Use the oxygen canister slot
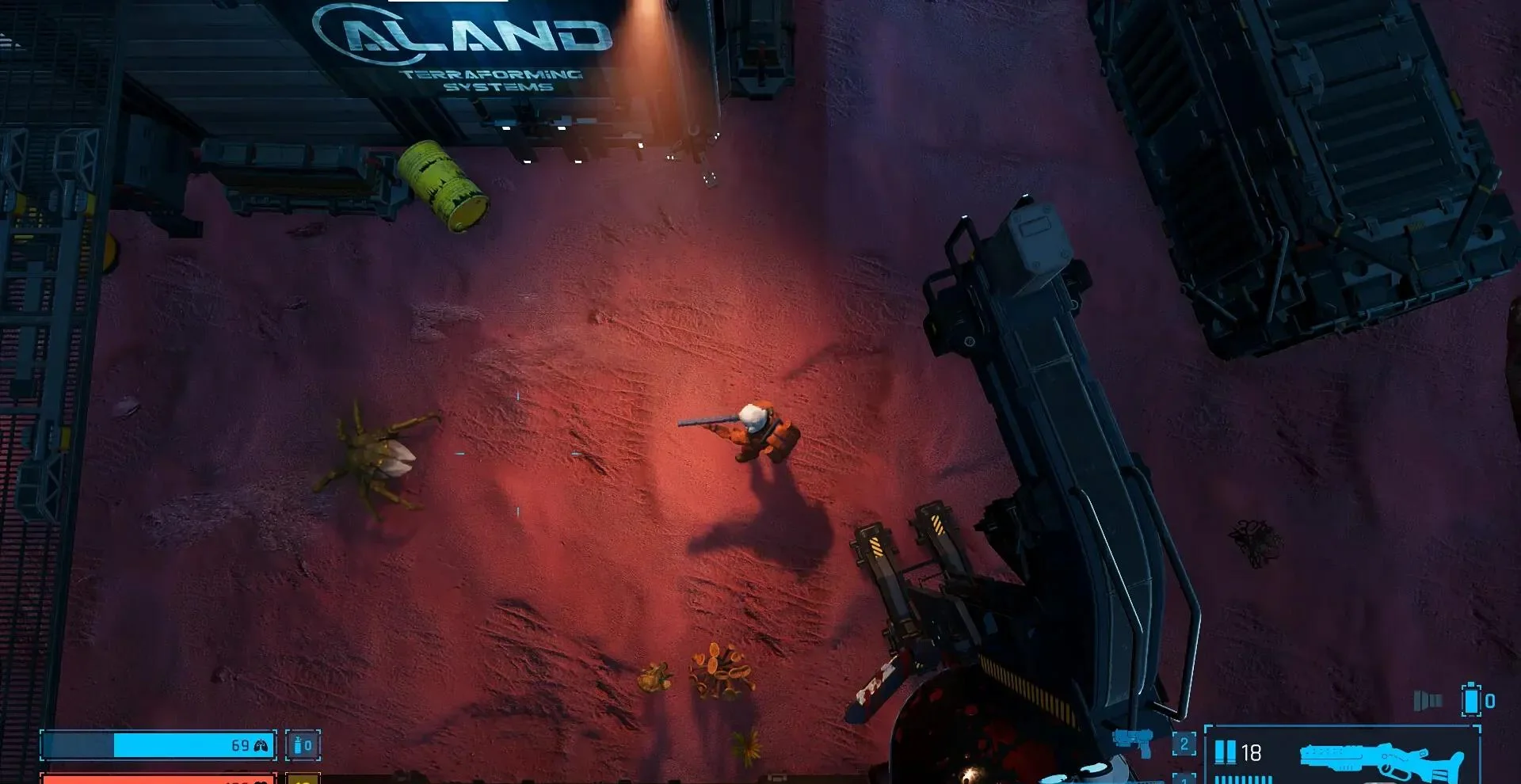The height and width of the screenshot is (784, 1521). pyautogui.click(x=302, y=745)
